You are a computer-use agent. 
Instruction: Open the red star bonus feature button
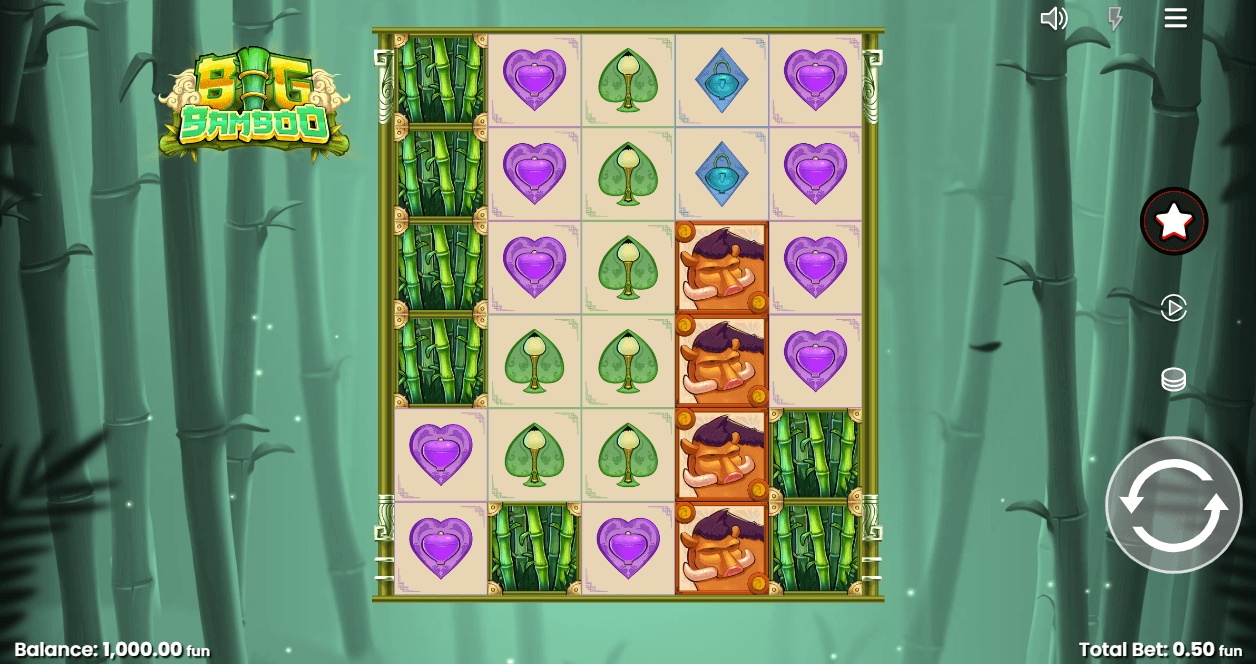tap(1174, 221)
